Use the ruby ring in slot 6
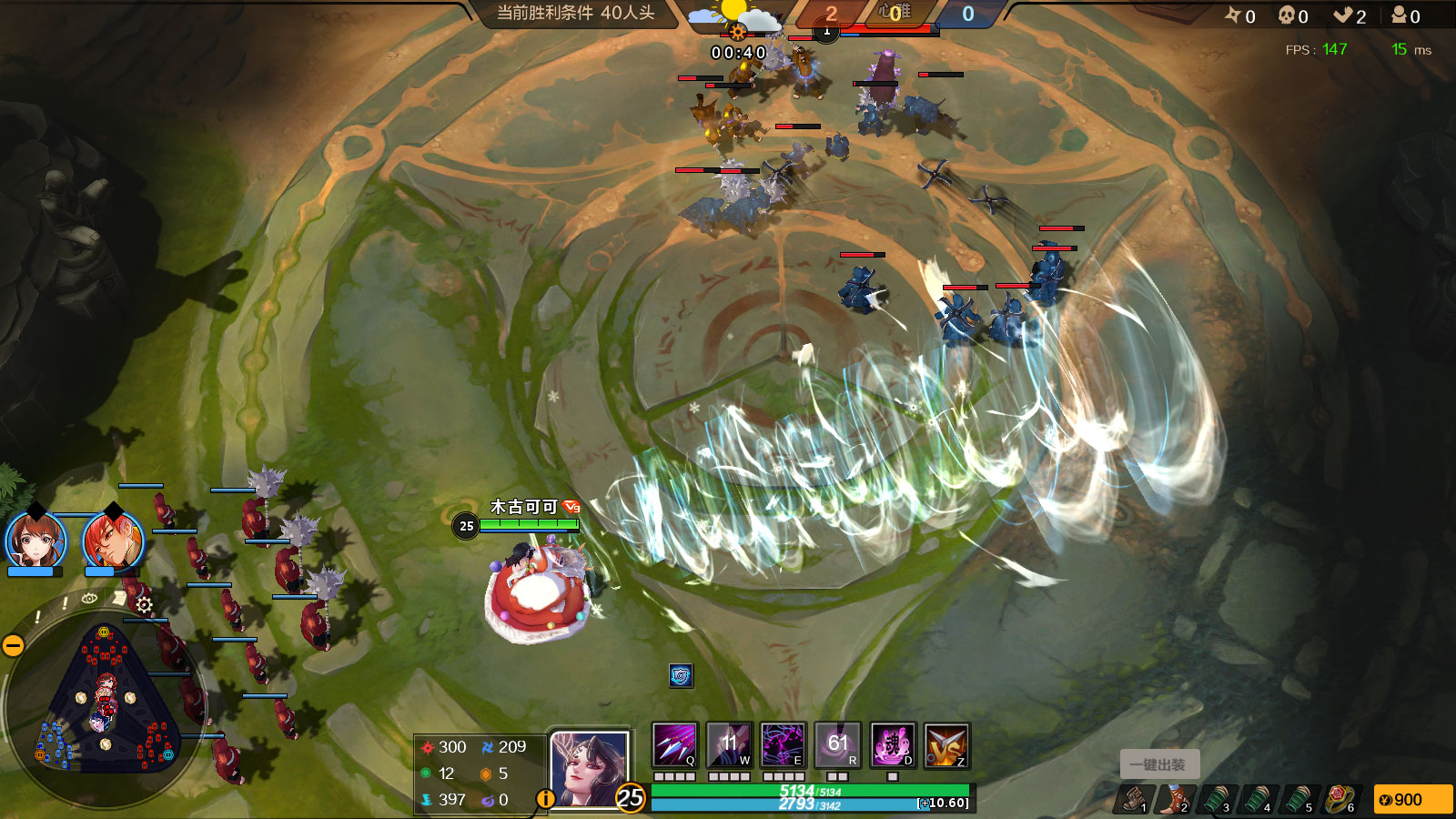Screen dimensions: 1456x819 (1340, 799)
